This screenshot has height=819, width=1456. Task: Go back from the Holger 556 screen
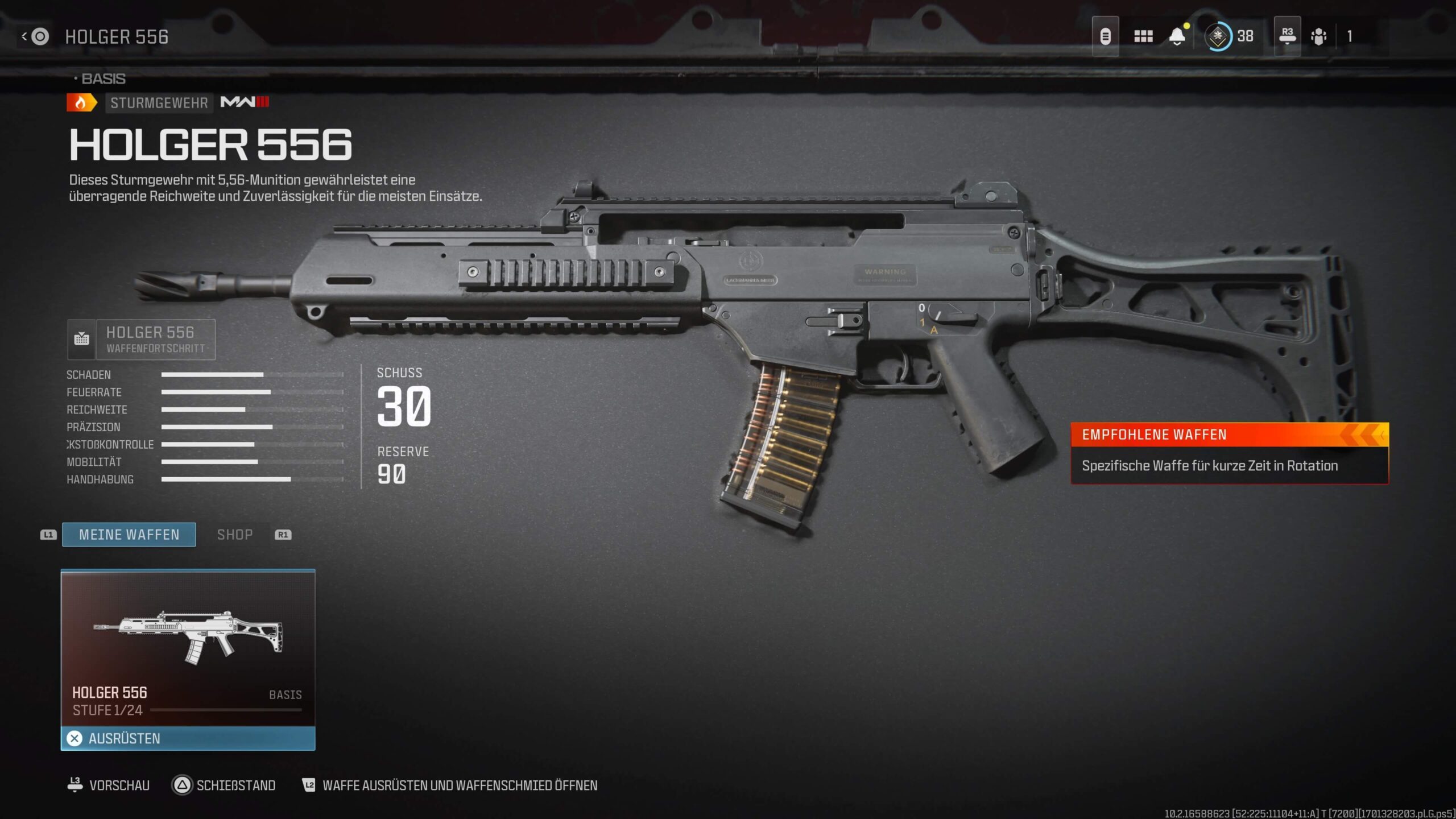click(x=35, y=37)
